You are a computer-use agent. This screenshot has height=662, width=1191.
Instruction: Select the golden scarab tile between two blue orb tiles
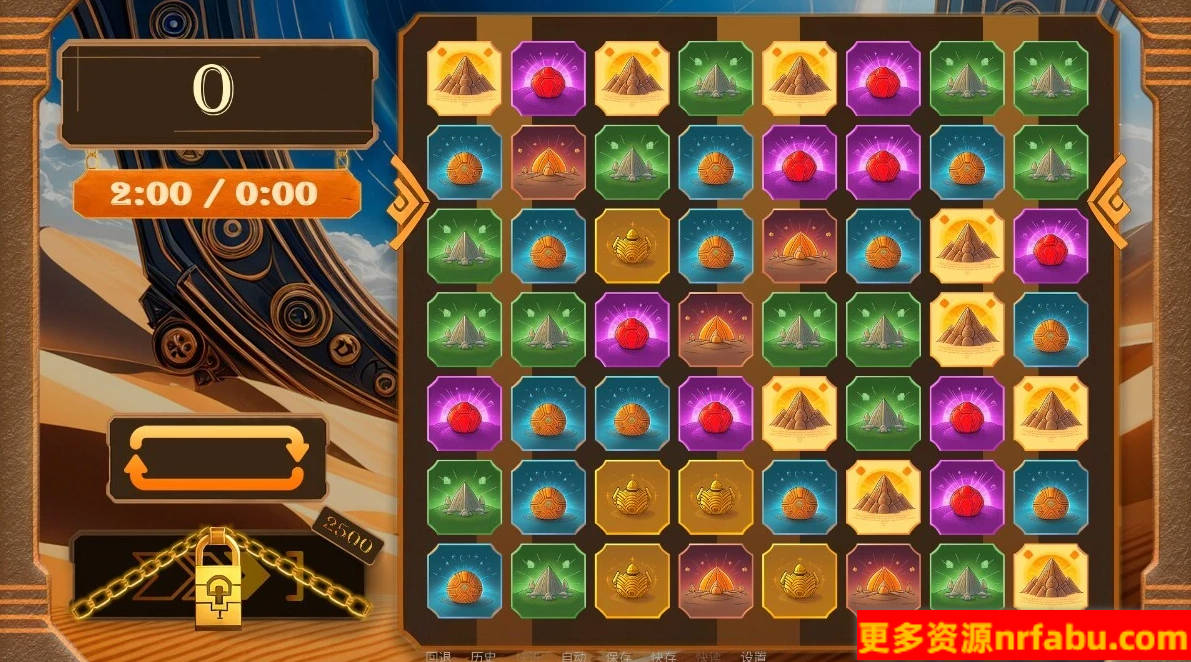(x=632, y=246)
